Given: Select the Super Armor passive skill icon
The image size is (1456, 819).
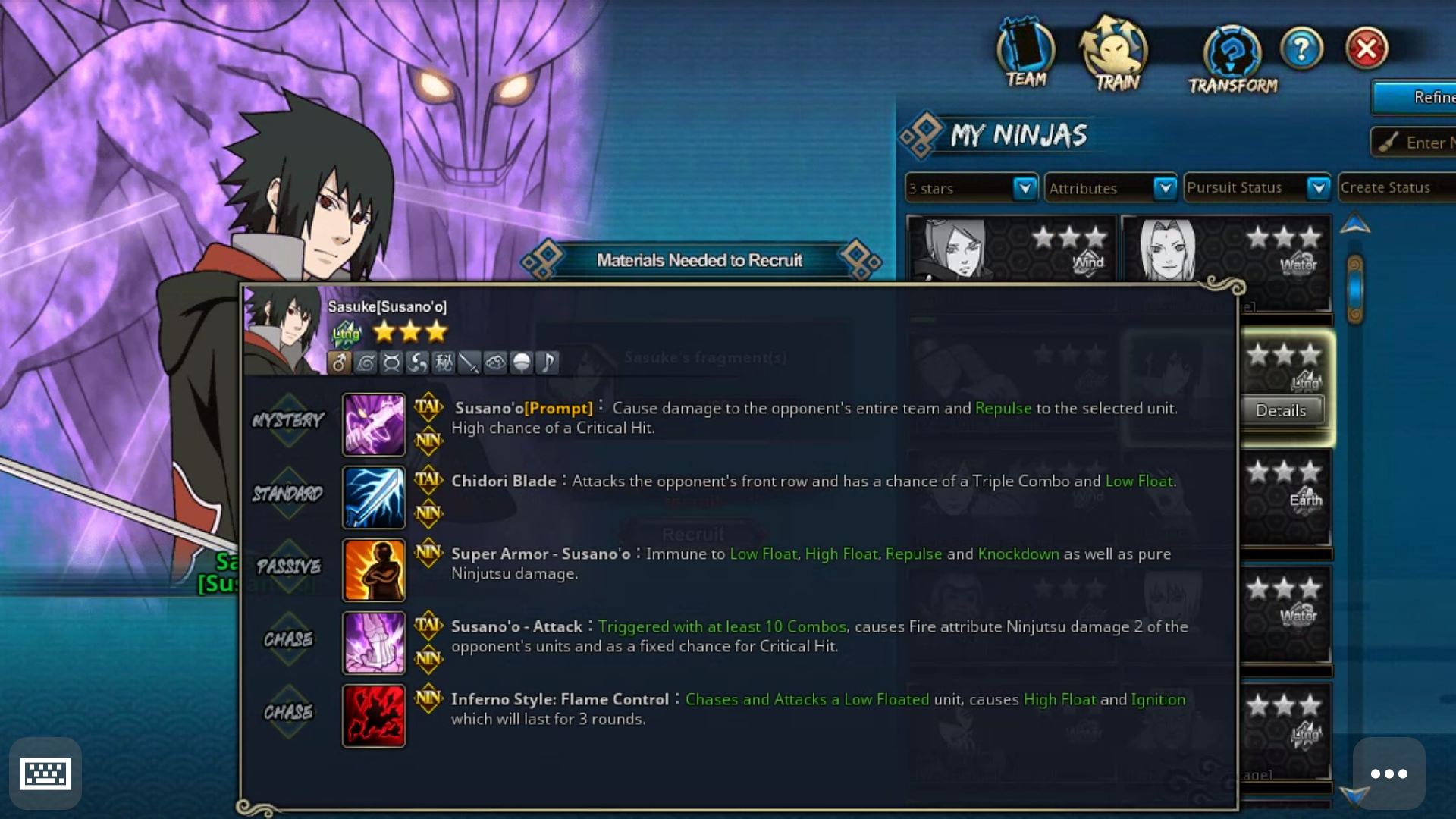Looking at the screenshot, I should (x=374, y=570).
